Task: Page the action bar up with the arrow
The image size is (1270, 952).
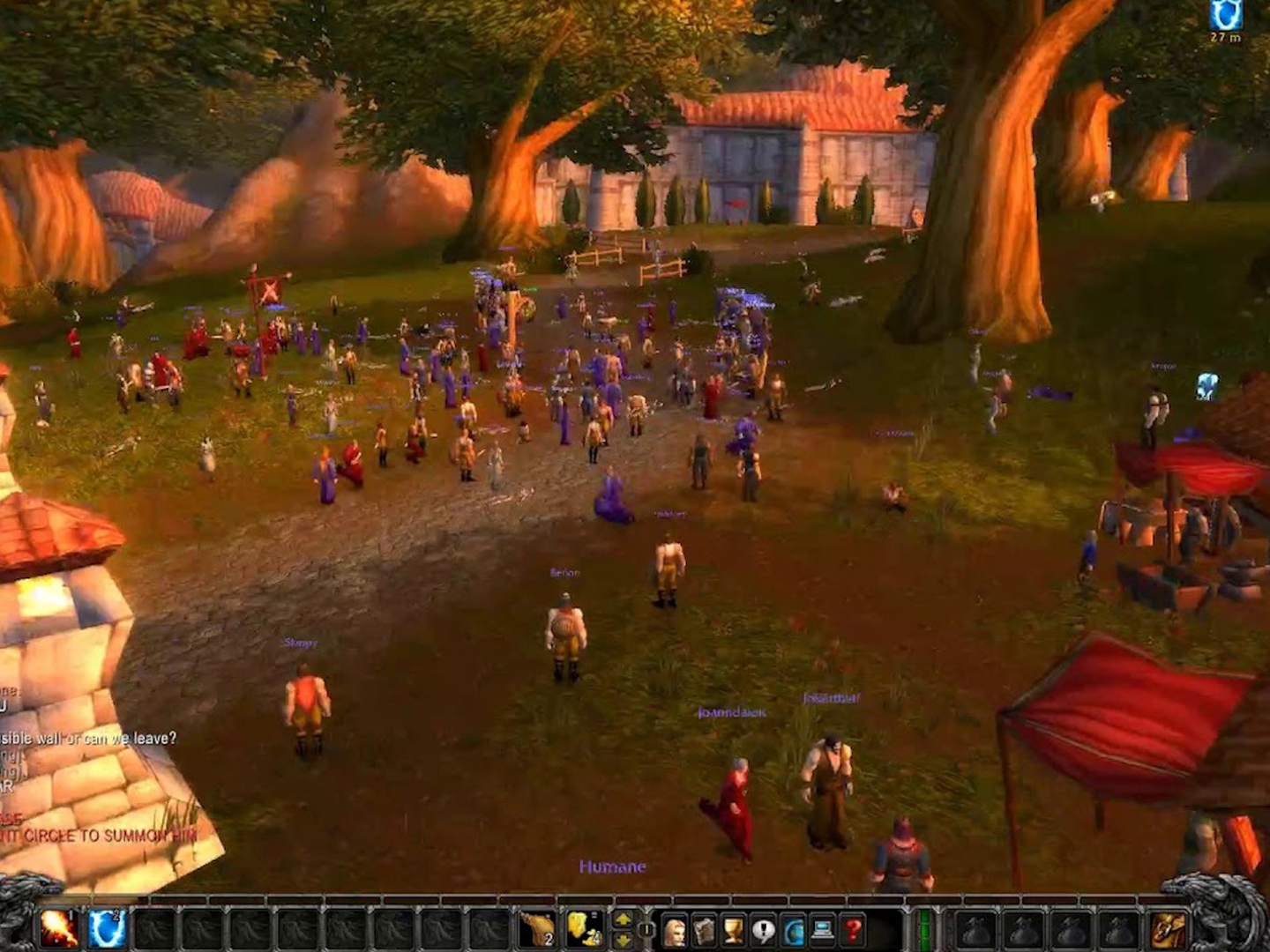Action: pos(624,921)
